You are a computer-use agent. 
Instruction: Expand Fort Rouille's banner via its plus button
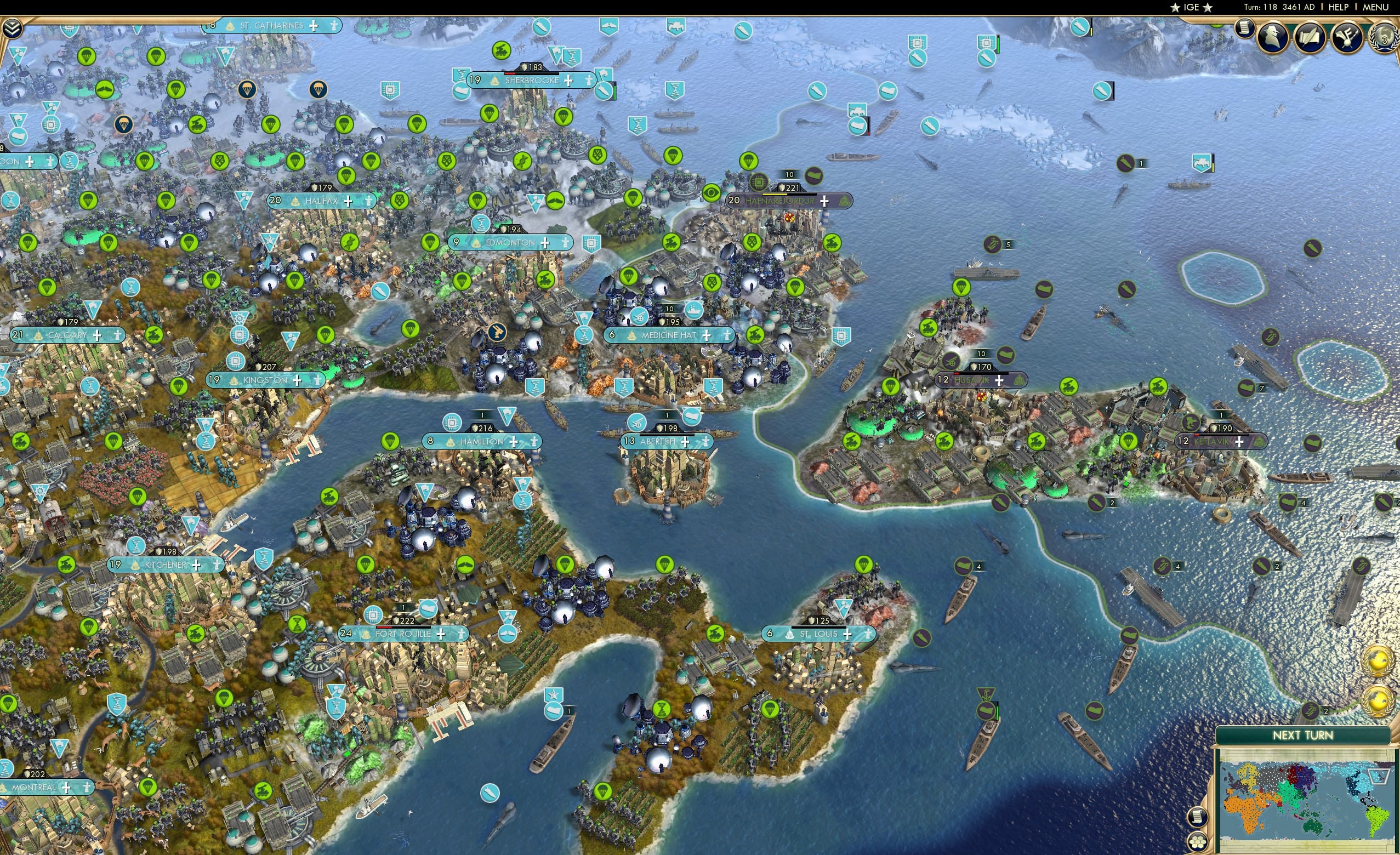441,635
